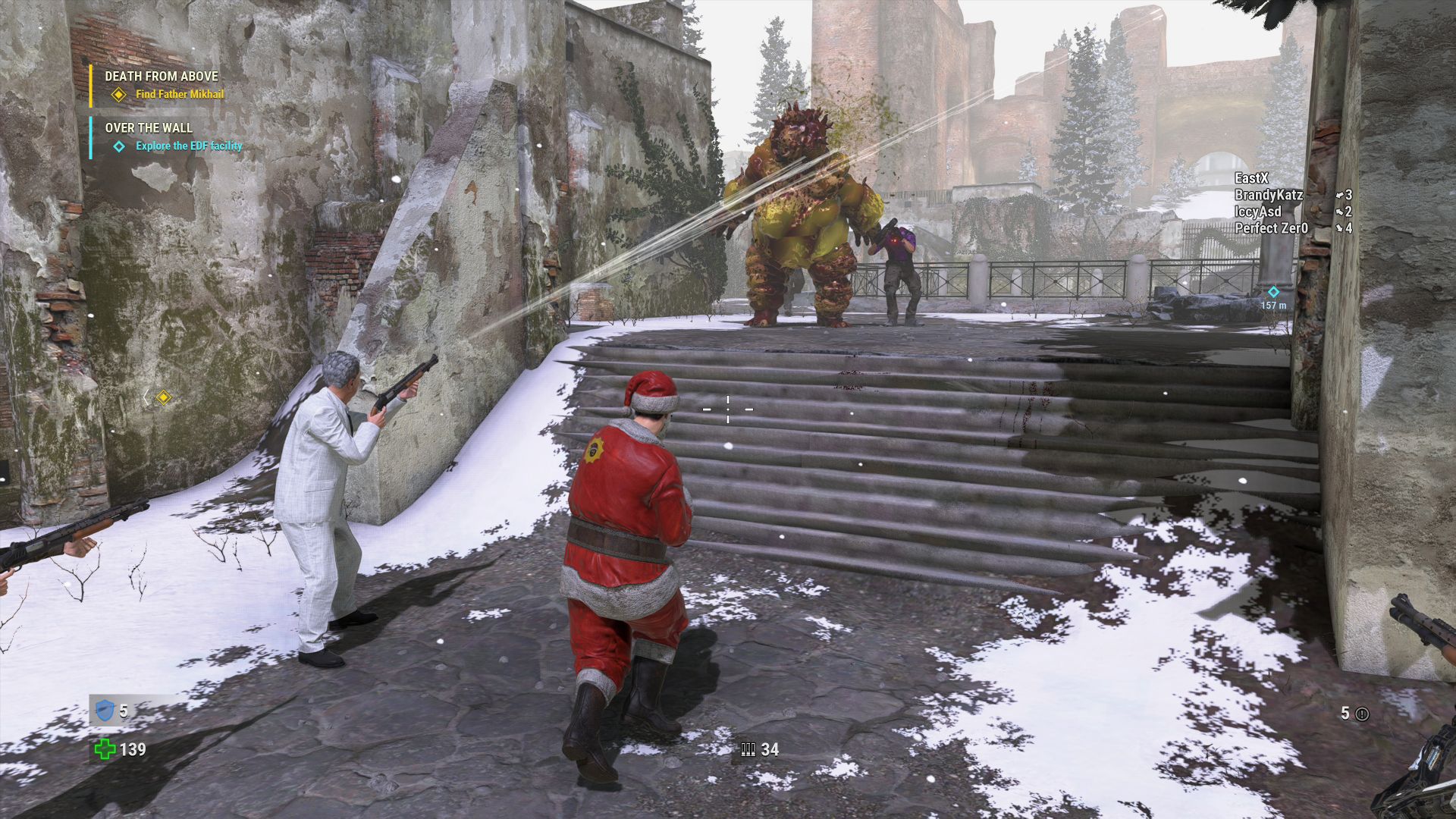
Task: Select the Over the Wall quest tracker
Action: [149, 128]
